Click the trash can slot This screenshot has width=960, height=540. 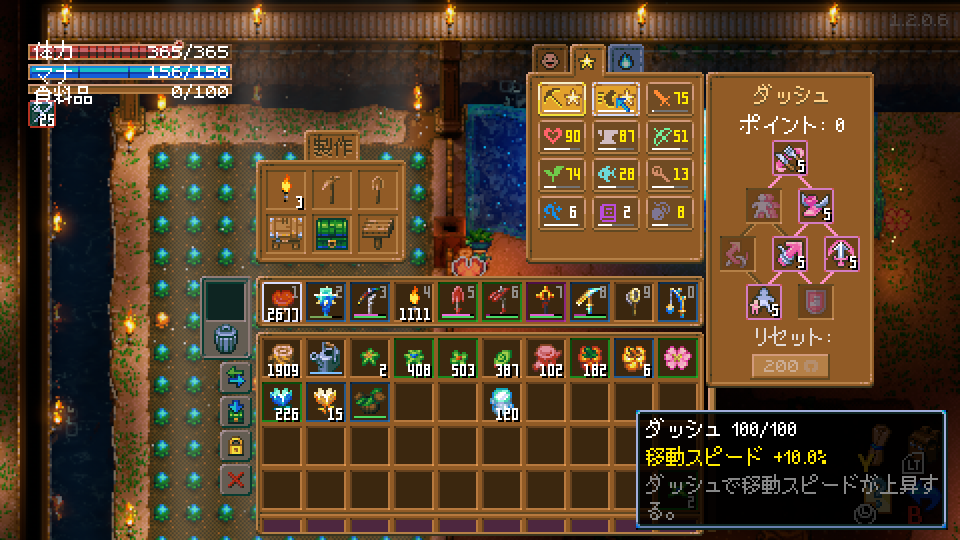tap(227, 337)
